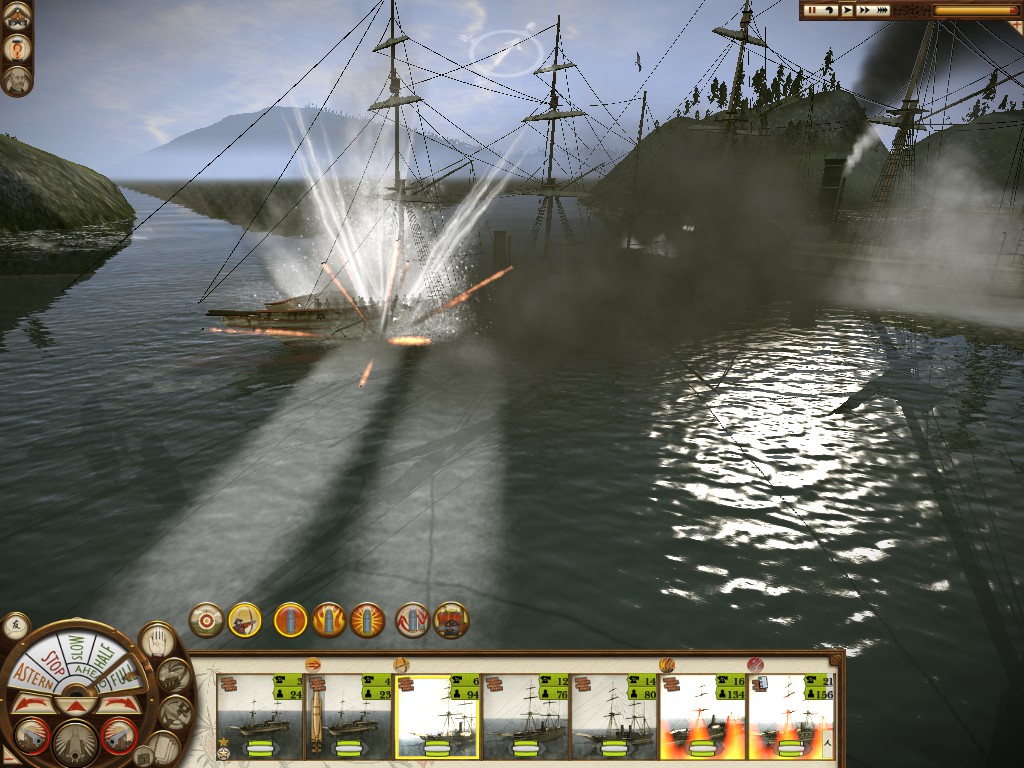Switch to triple fast-forward speed
Screen dimensions: 1024x768
tap(883, 10)
